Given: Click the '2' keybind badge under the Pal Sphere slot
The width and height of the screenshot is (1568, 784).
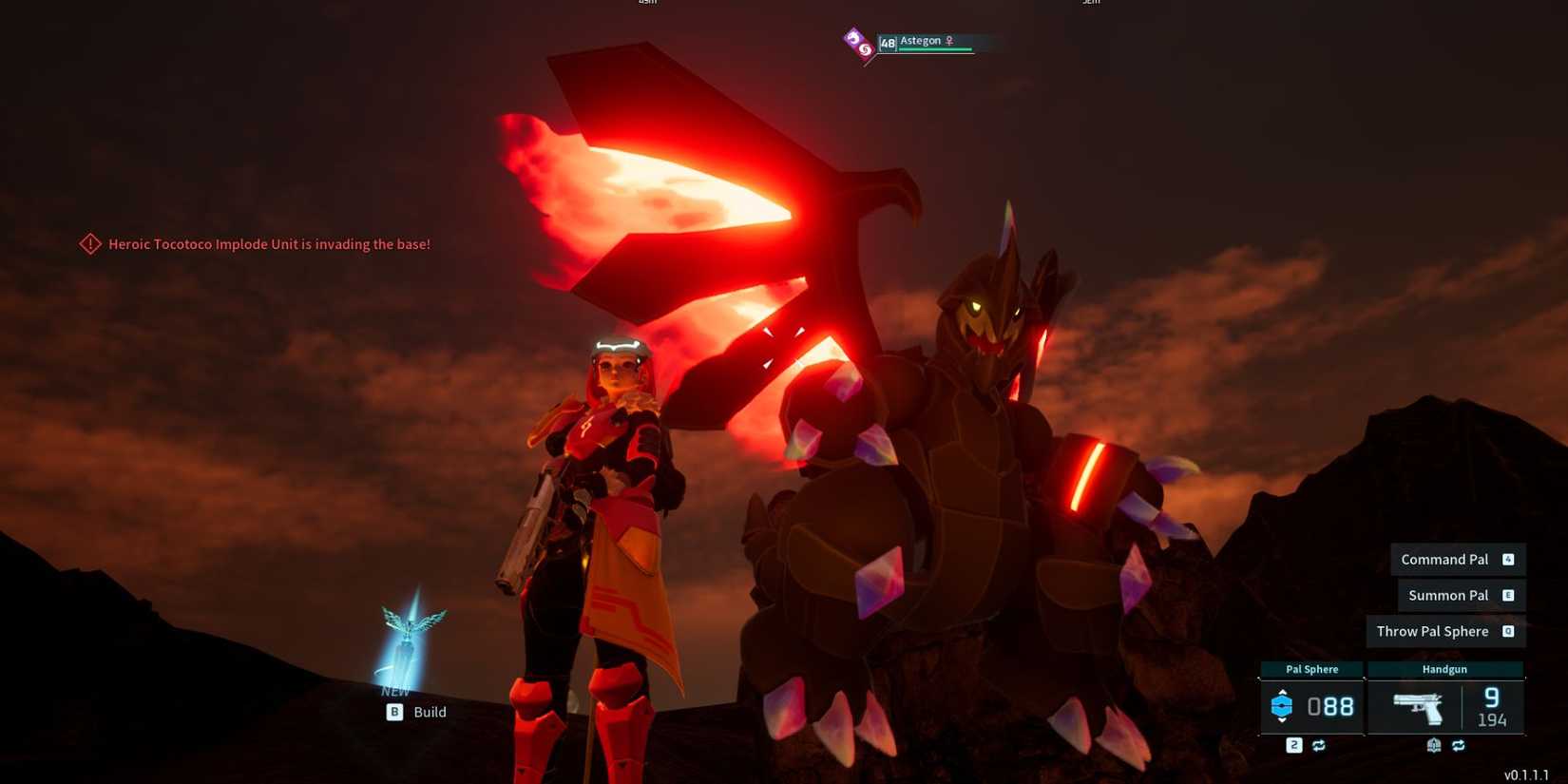Looking at the screenshot, I should (x=1294, y=745).
